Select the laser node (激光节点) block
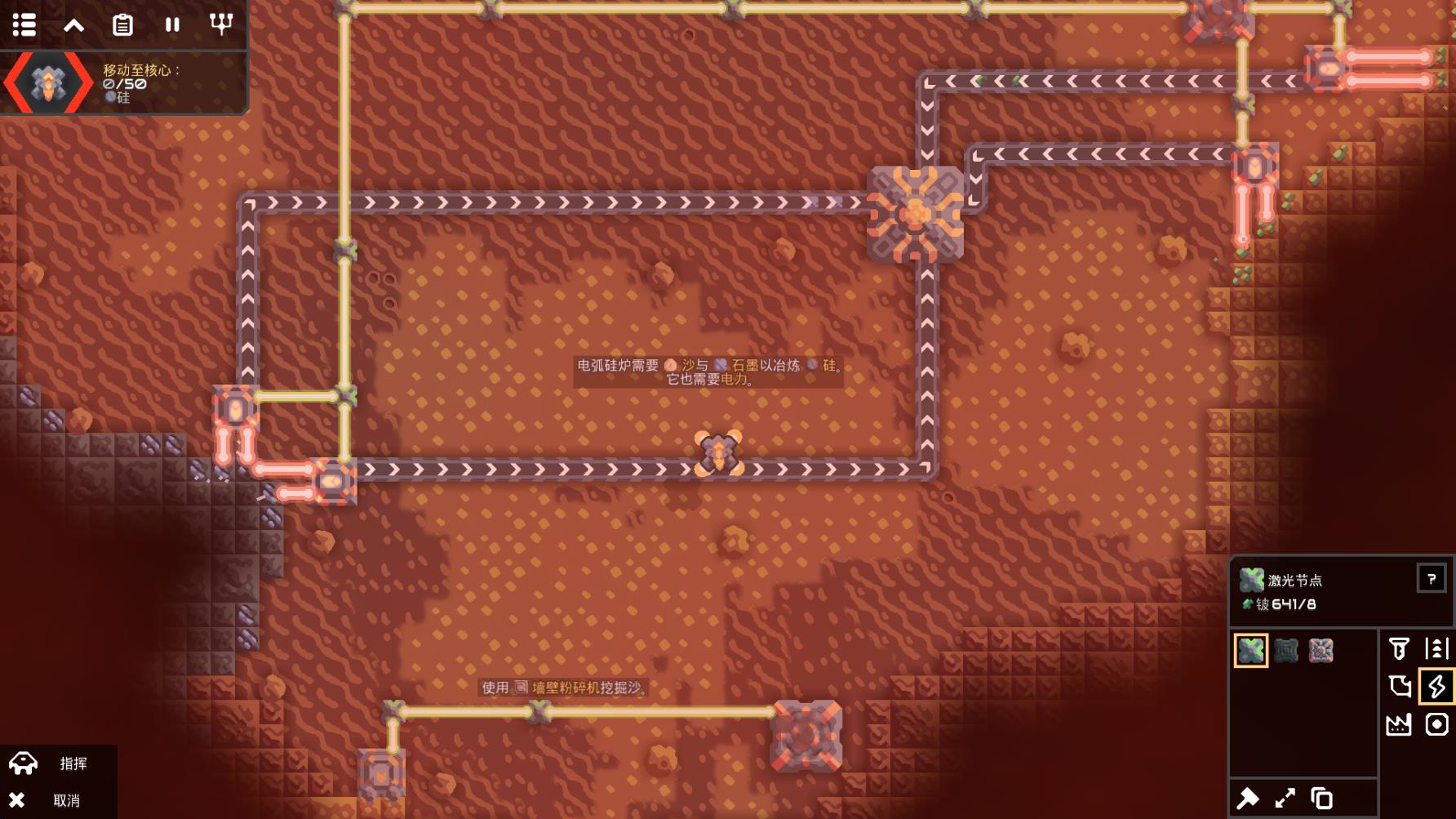The image size is (1456, 819). pyautogui.click(x=1250, y=651)
